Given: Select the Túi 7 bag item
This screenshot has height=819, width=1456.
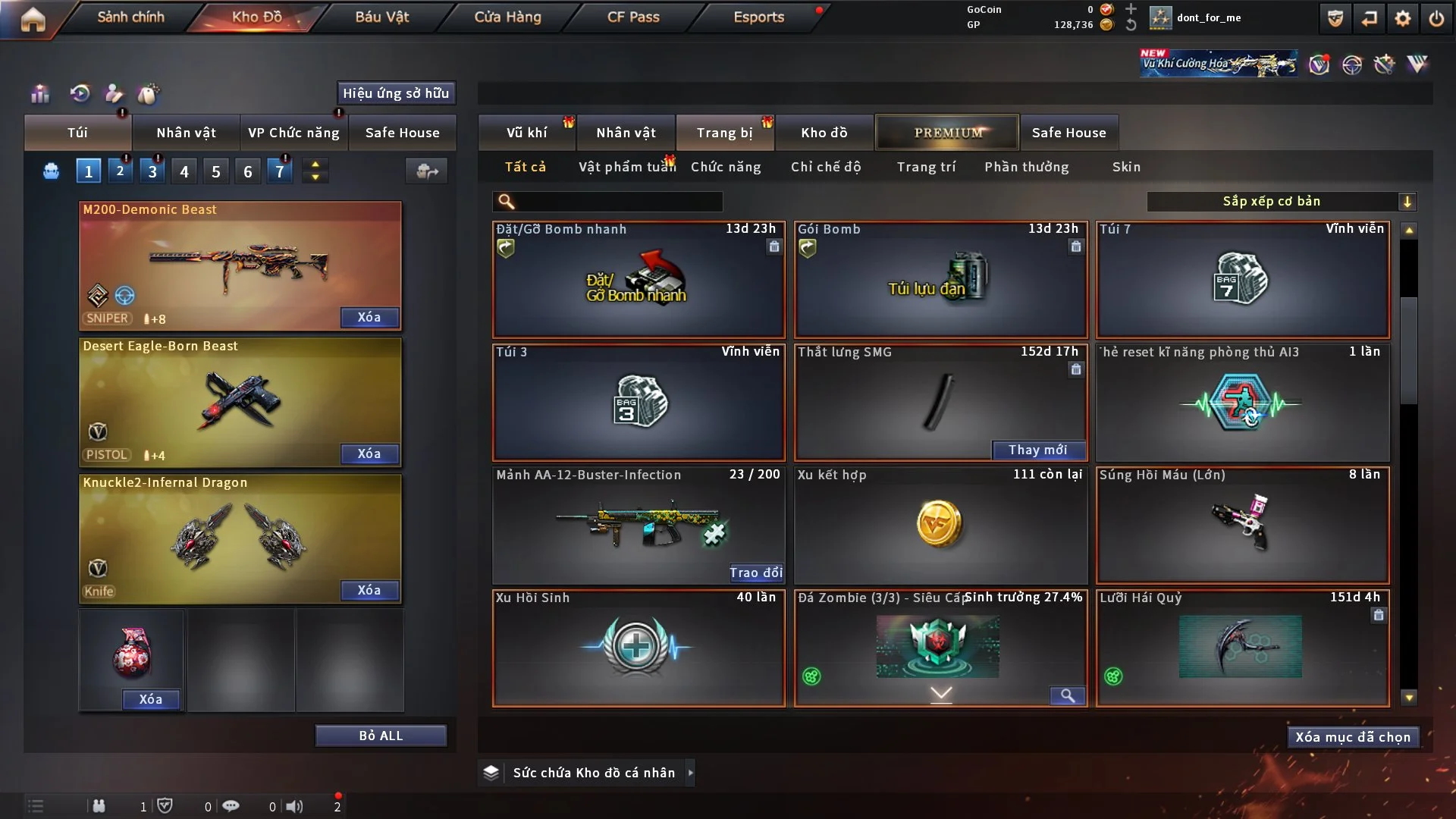Looking at the screenshot, I should [1242, 280].
